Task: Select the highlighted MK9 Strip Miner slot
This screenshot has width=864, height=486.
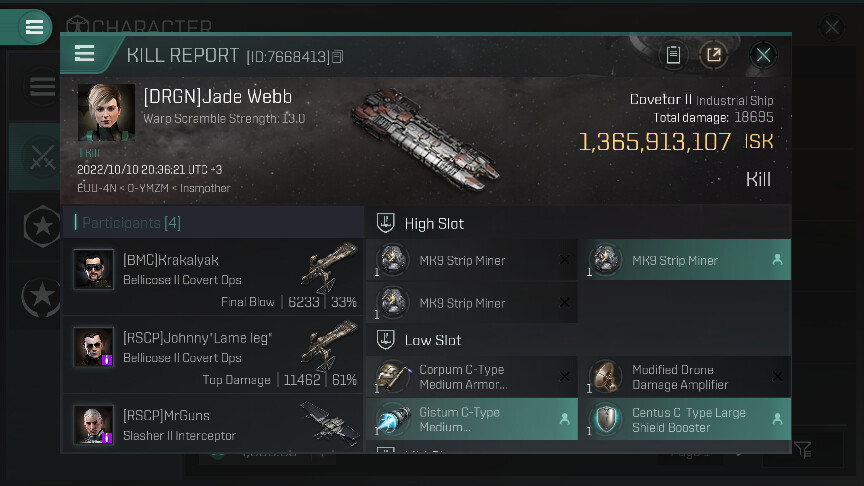Action: tap(685, 260)
